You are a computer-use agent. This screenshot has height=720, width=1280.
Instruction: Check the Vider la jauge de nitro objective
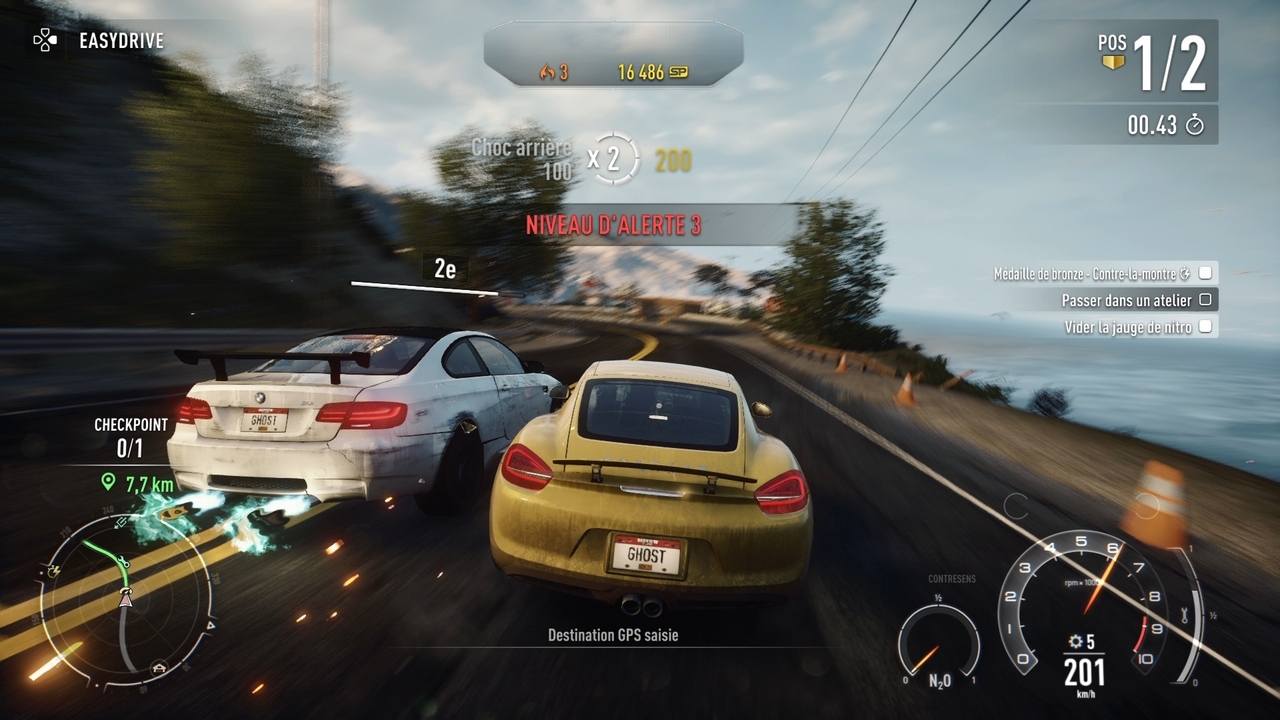(x=1205, y=327)
